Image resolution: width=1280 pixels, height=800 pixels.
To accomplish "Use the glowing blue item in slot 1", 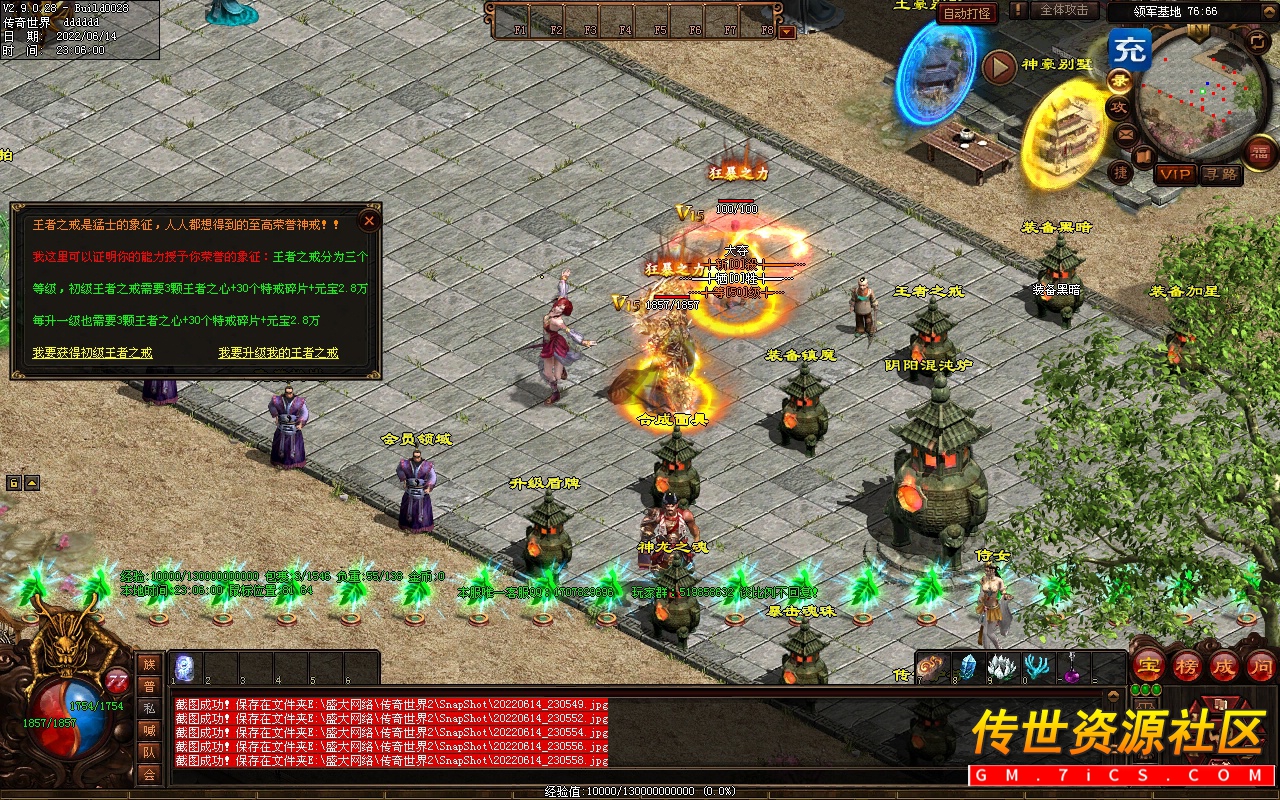I will click(x=186, y=667).
